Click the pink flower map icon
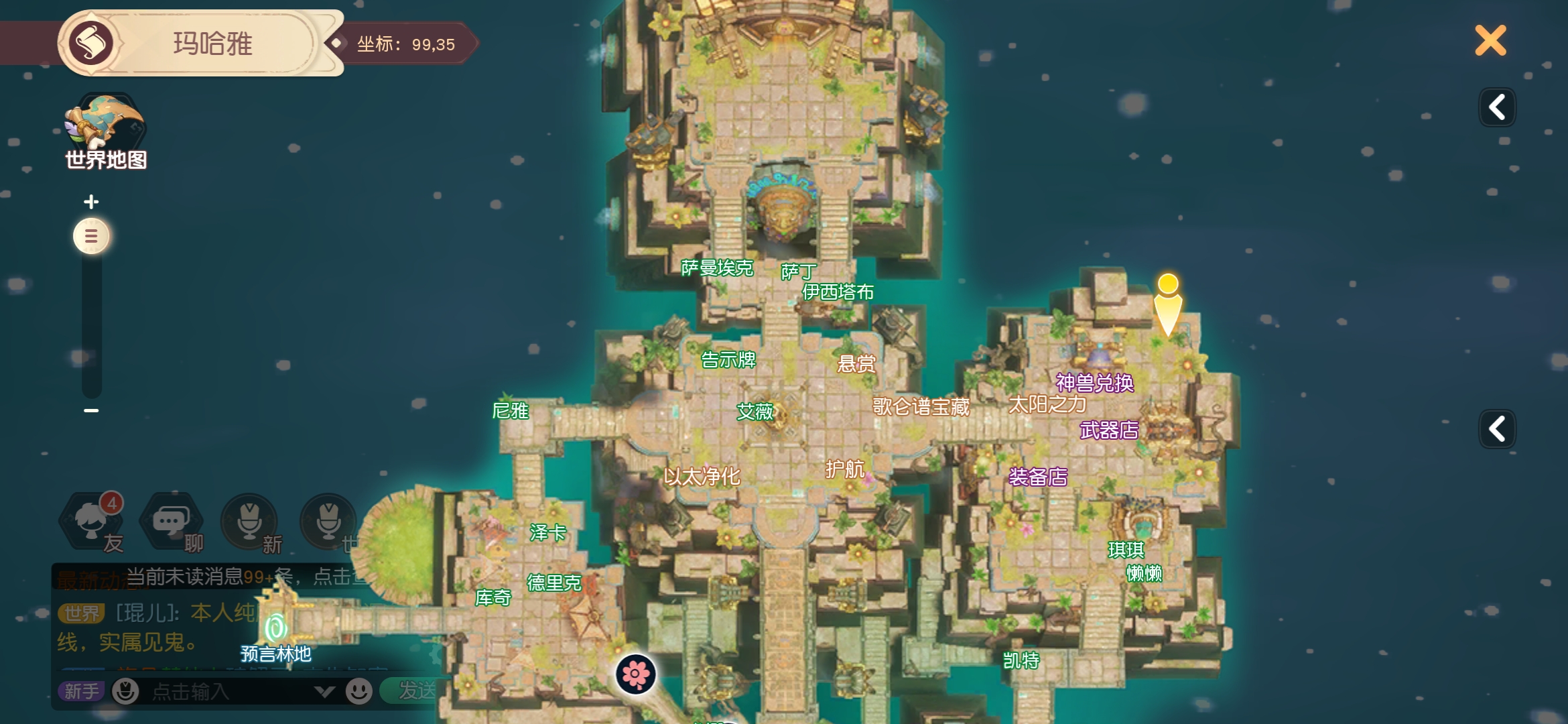Screen dimensions: 1568x724 tap(635, 674)
